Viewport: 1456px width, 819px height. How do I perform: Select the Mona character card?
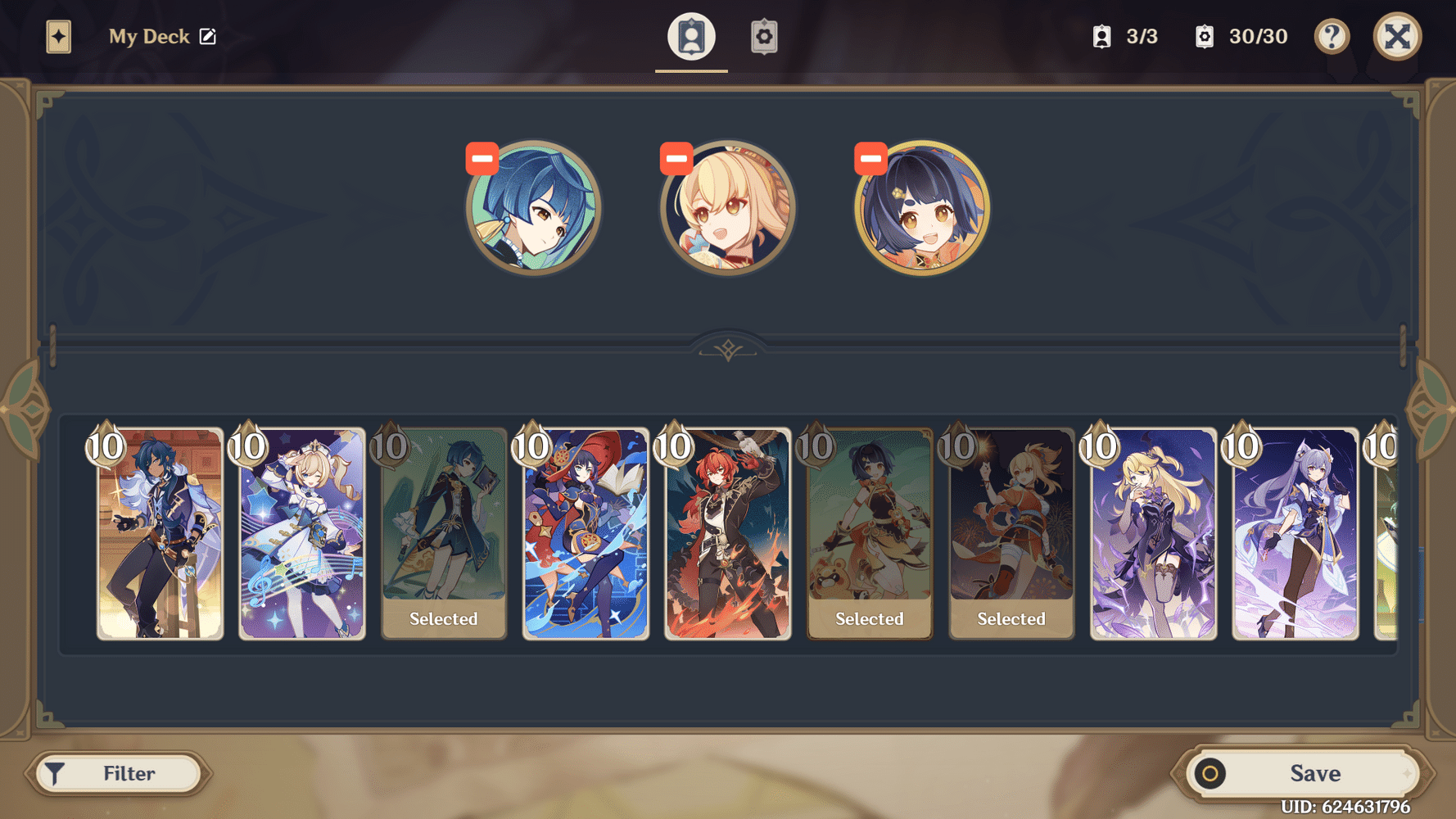click(x=586, y=532)
